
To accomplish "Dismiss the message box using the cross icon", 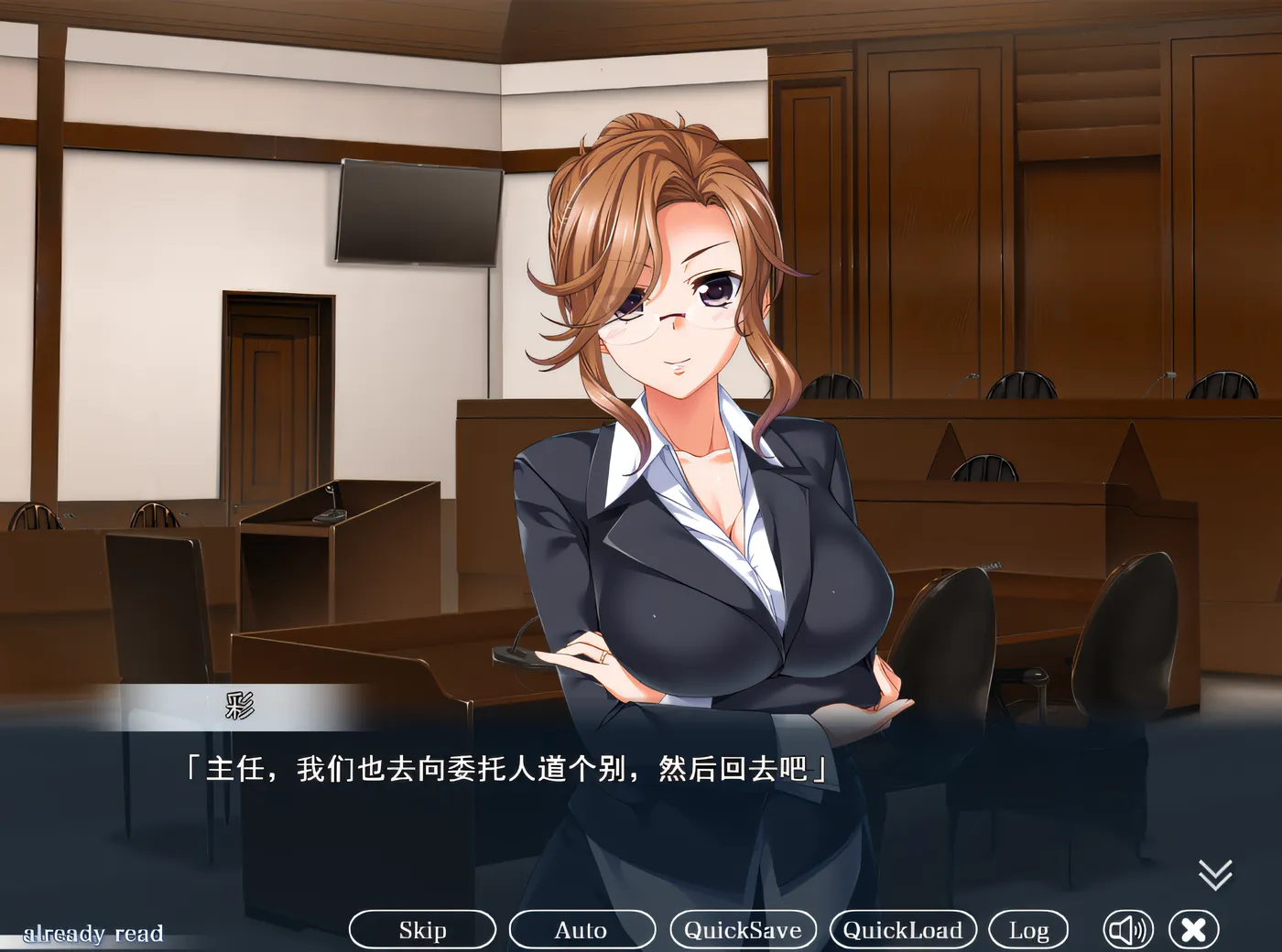I will coord(1193,929).
